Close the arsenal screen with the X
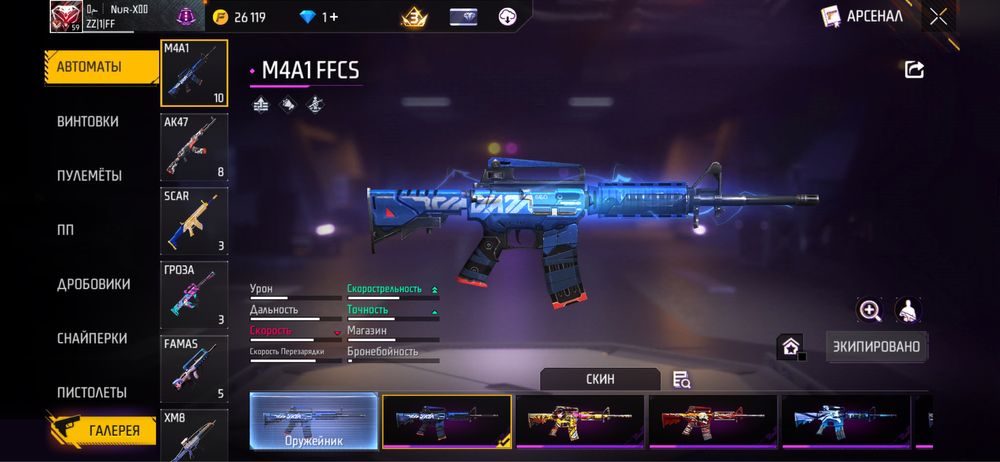This screenshot has width=1000, height=462. coord(938,16)
